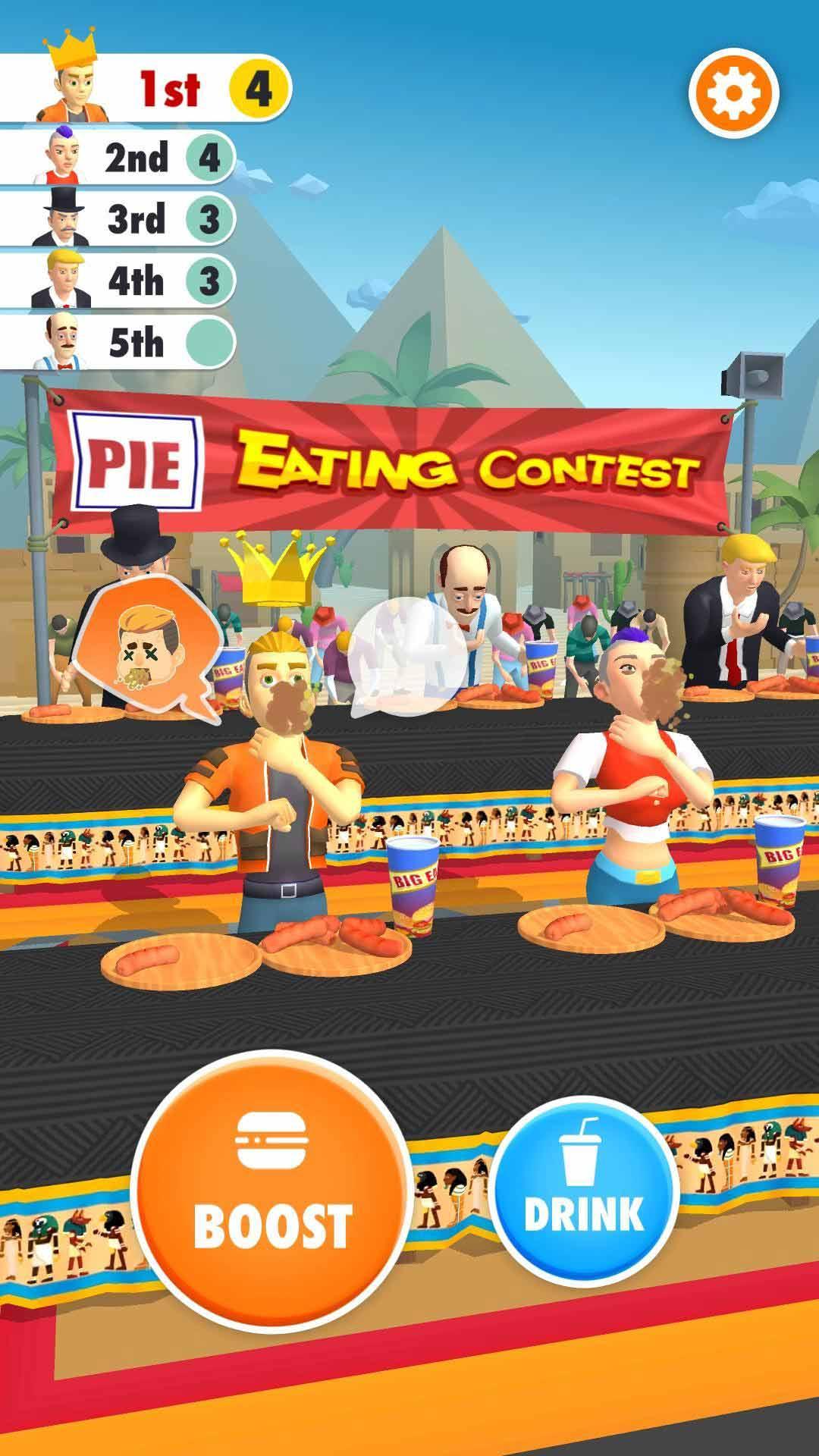Open settings with the gear icon
Viewport: 819px width, 1456px height.
[733, 93]
